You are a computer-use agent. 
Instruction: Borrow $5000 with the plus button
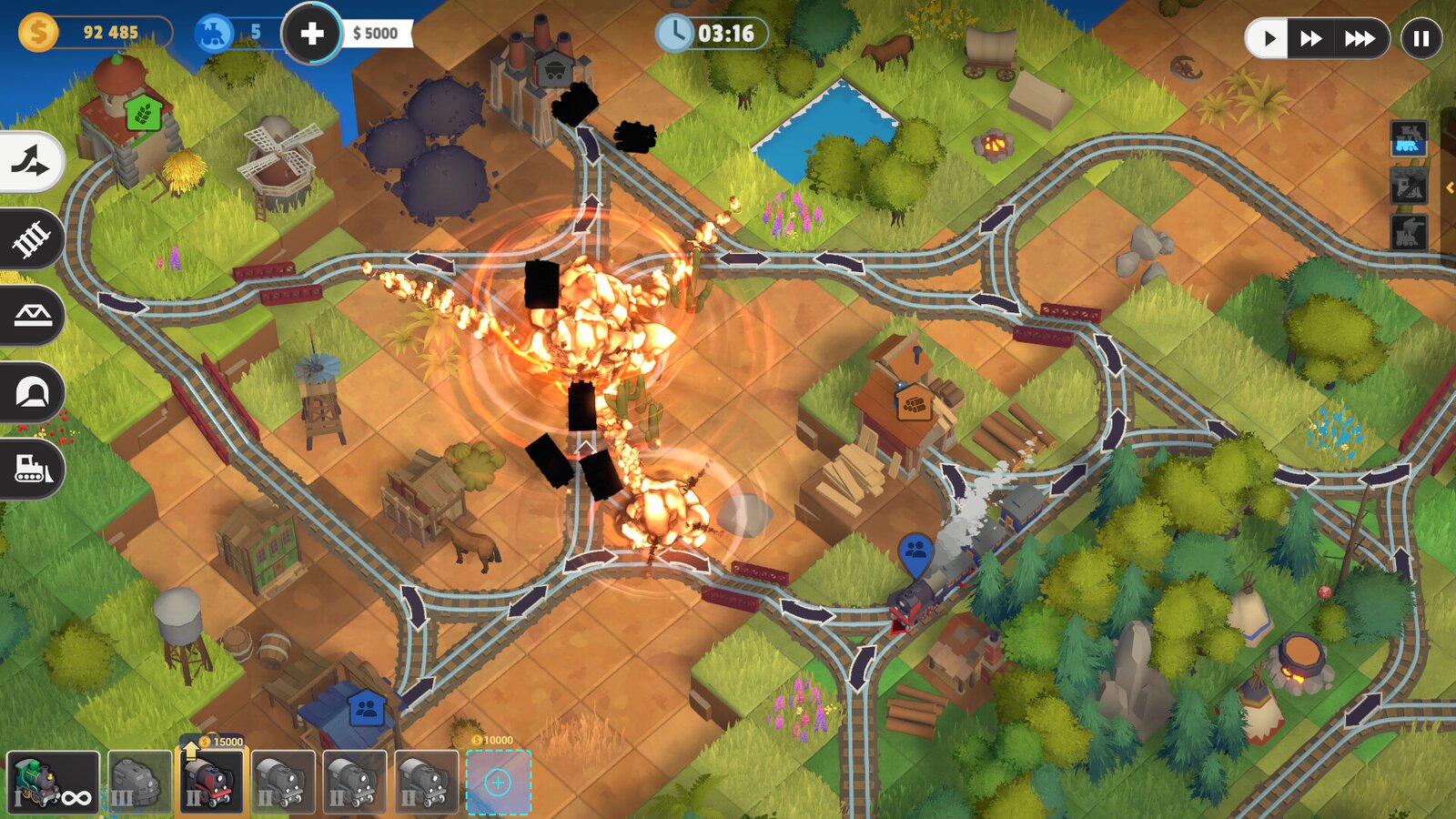313,35
